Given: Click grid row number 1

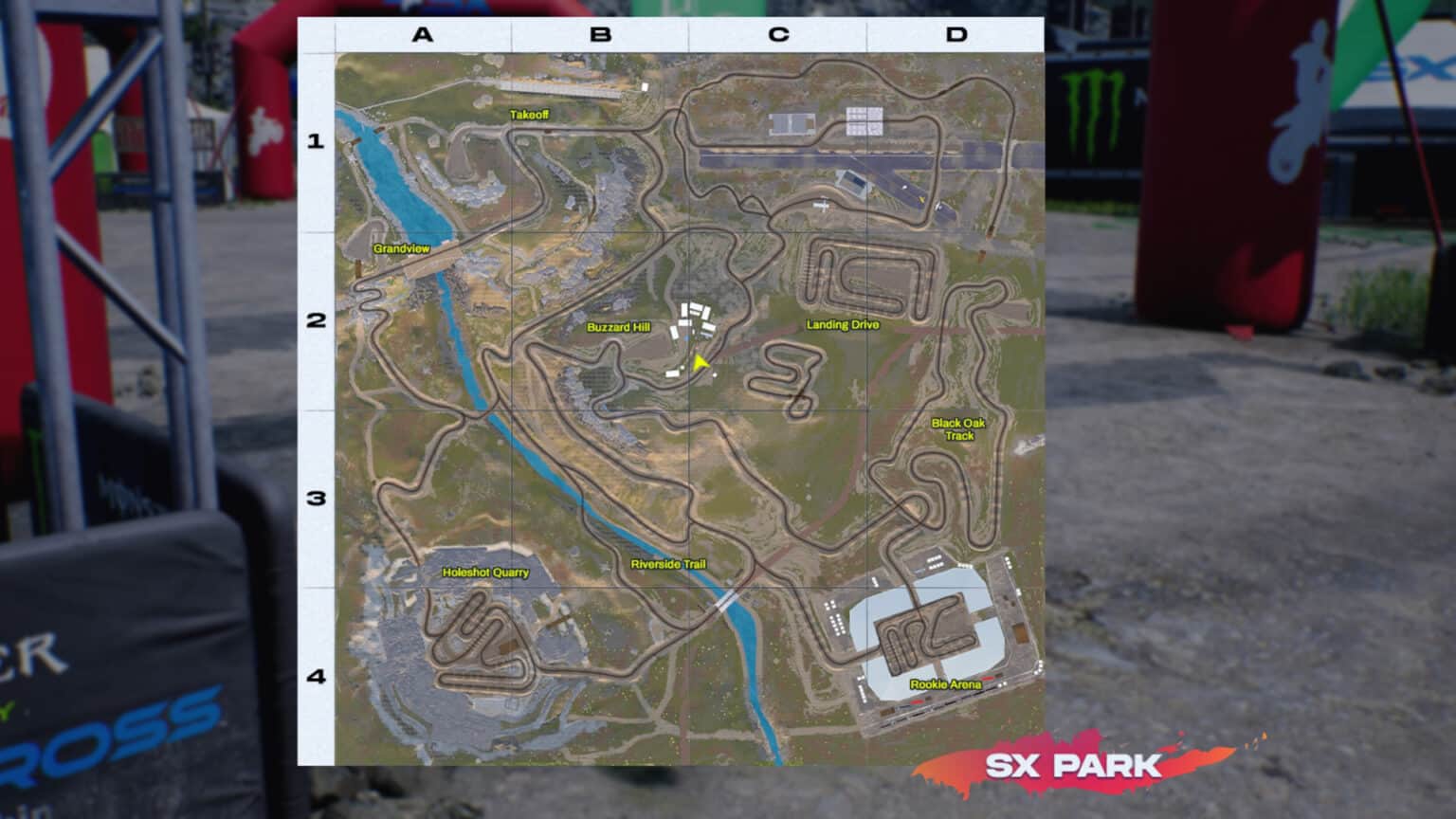Looking at the screenshot, I should point(316,142).
